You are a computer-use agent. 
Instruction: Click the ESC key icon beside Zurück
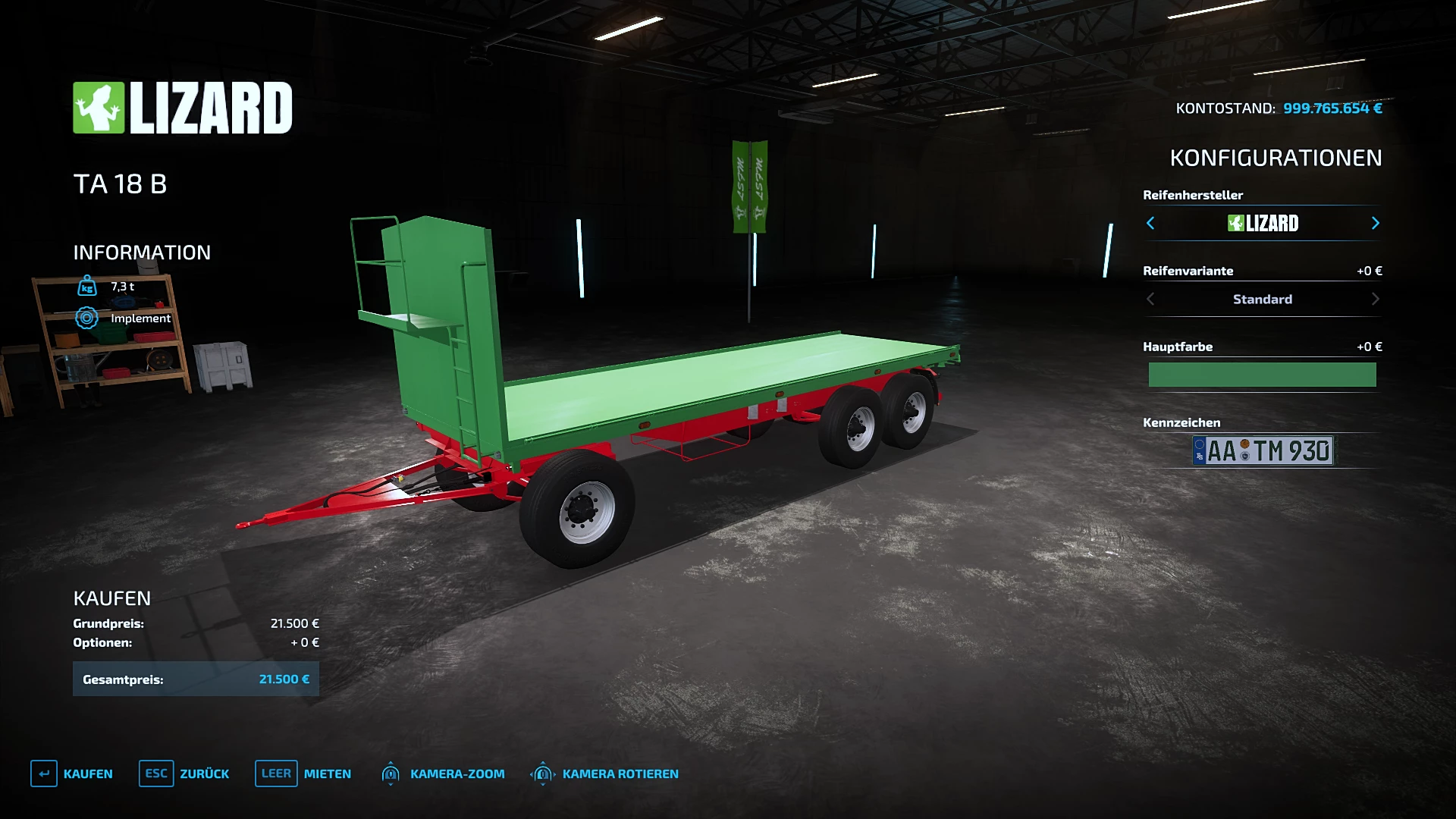pos(155,773)
